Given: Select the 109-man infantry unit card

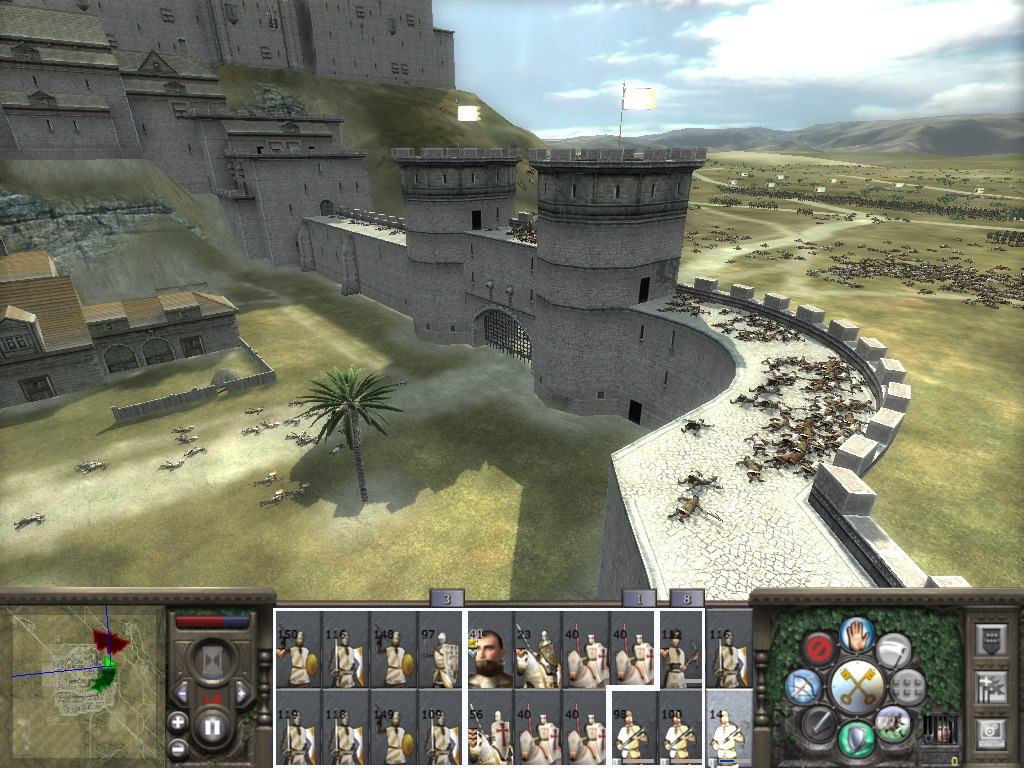Looking at the screenshot, I should tap(440, 728).
